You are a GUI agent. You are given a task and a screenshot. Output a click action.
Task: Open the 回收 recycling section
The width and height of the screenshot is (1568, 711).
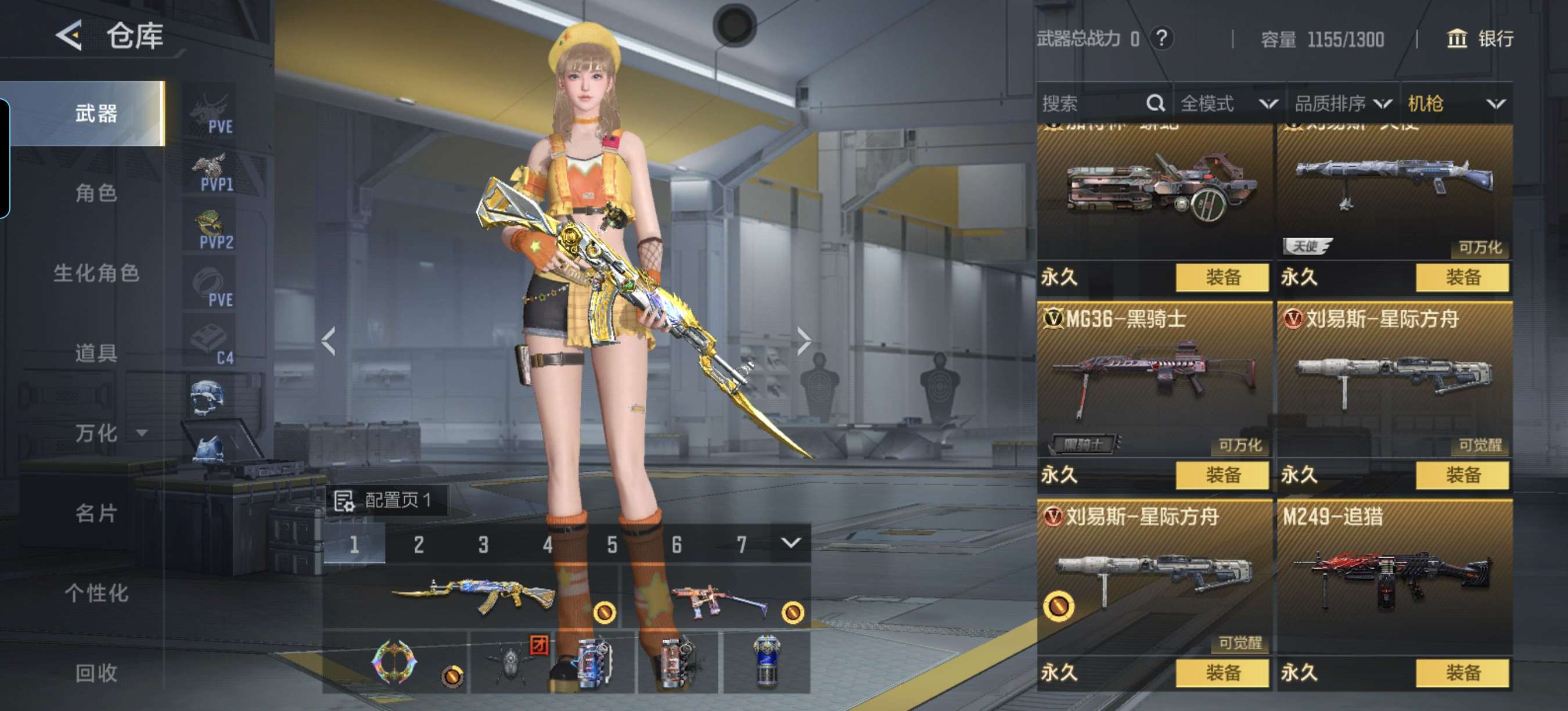96,672
